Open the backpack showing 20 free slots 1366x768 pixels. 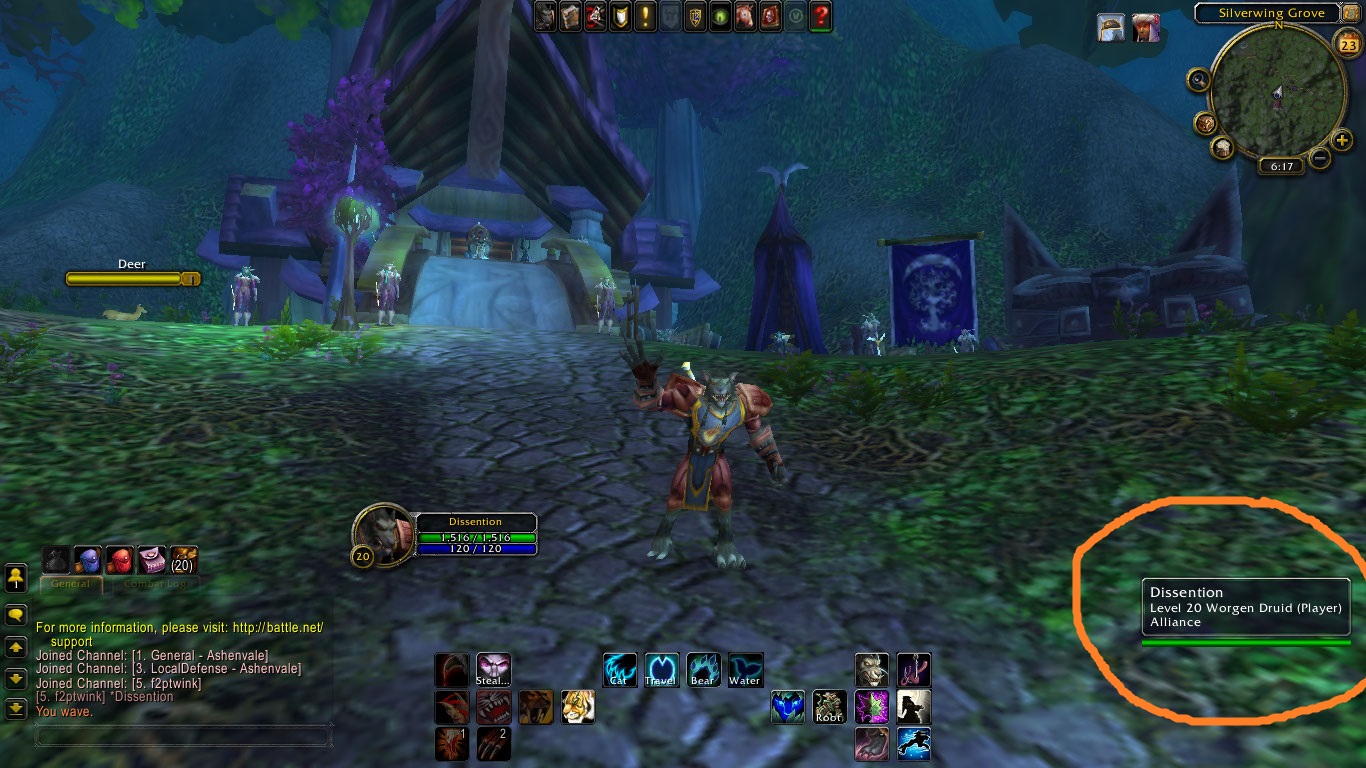pos(184,560)
